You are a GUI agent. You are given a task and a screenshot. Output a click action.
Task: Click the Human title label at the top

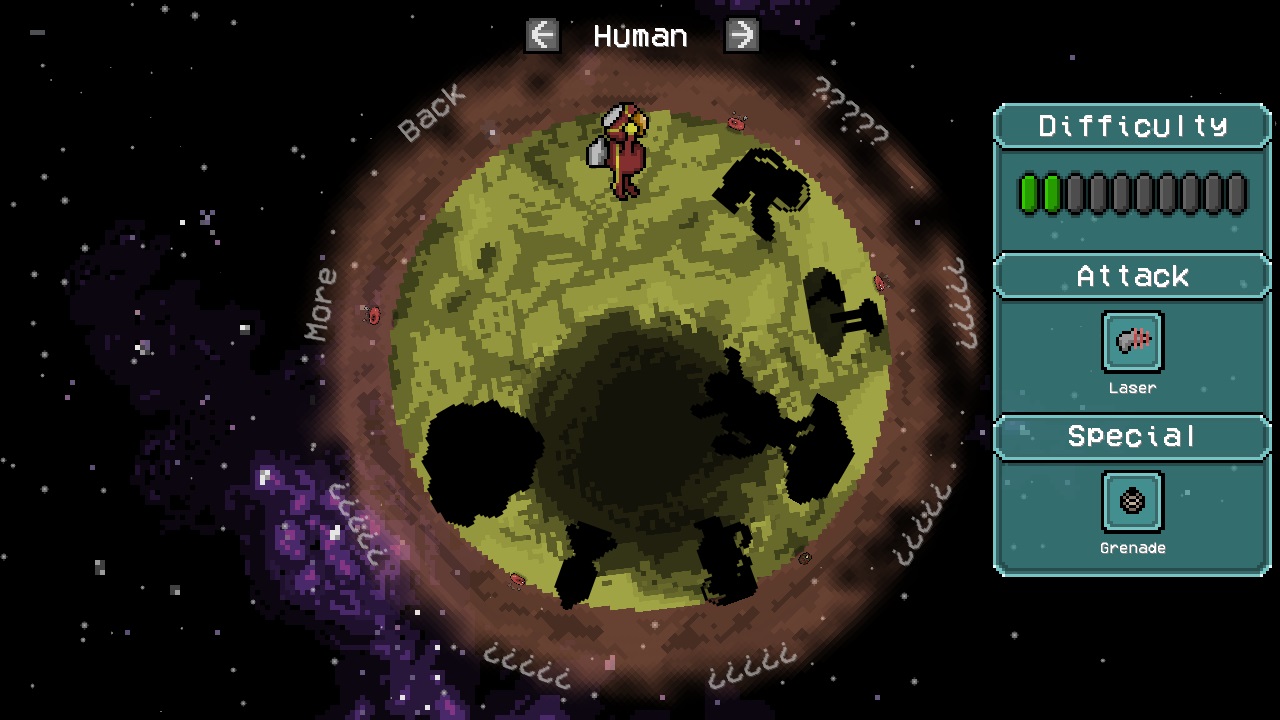(641, 36)
